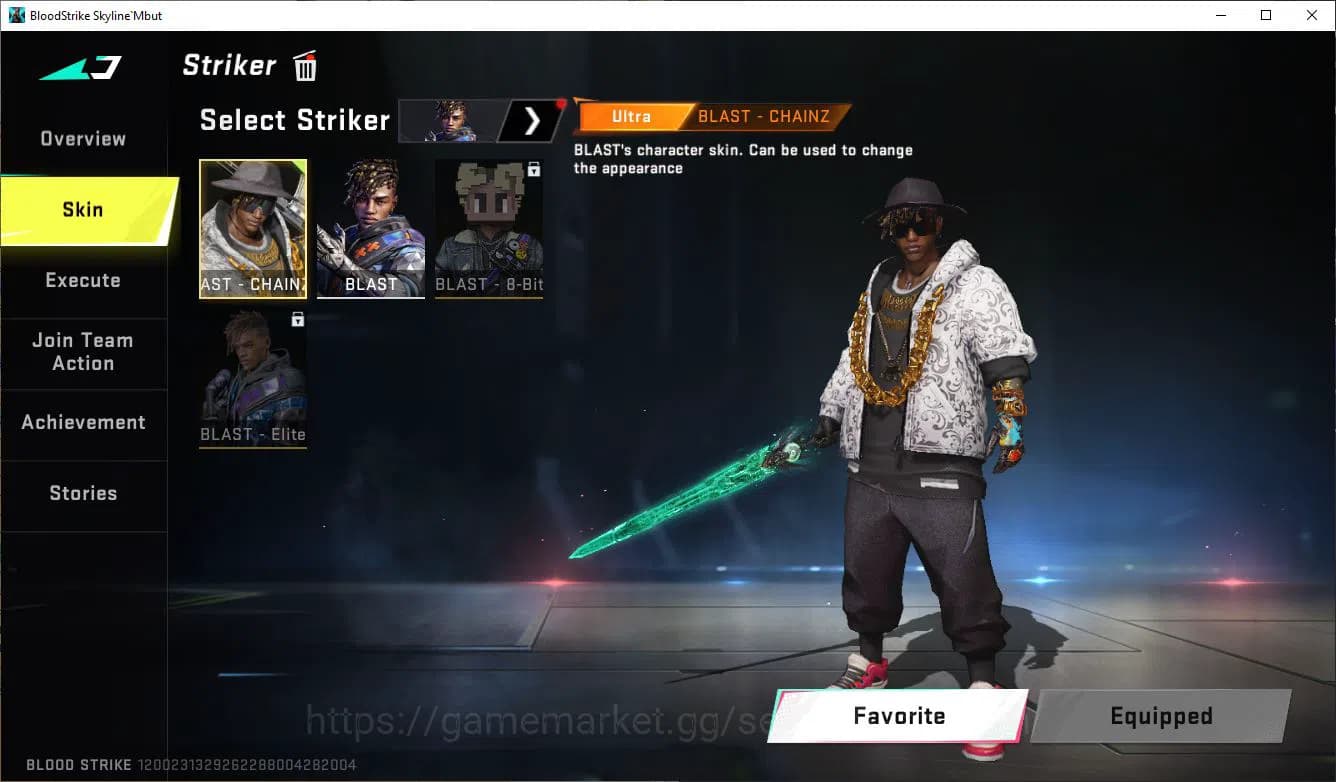Open the Skin tab
Screen dimensions: 1336x782
(x=81, y=209)
